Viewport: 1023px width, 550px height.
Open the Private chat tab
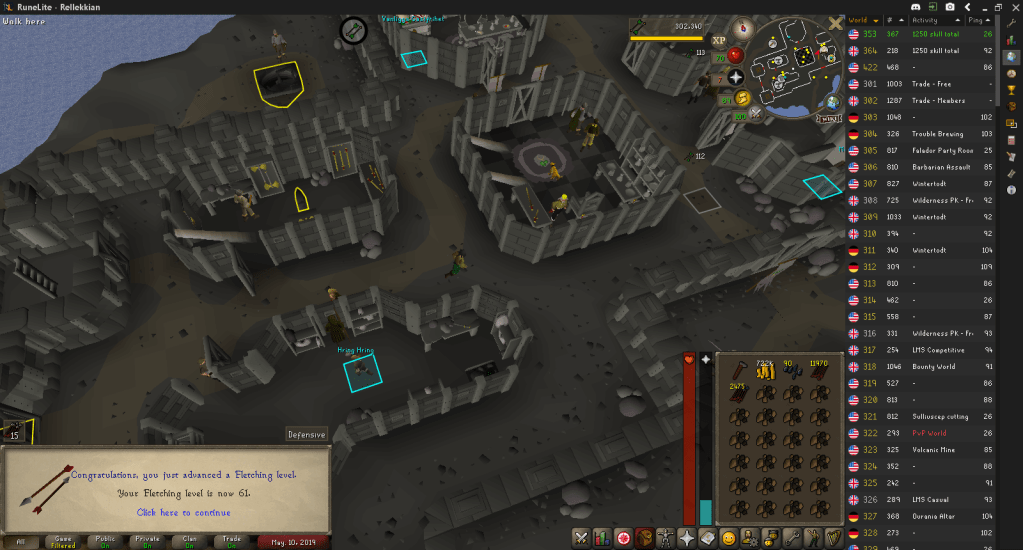146,541
